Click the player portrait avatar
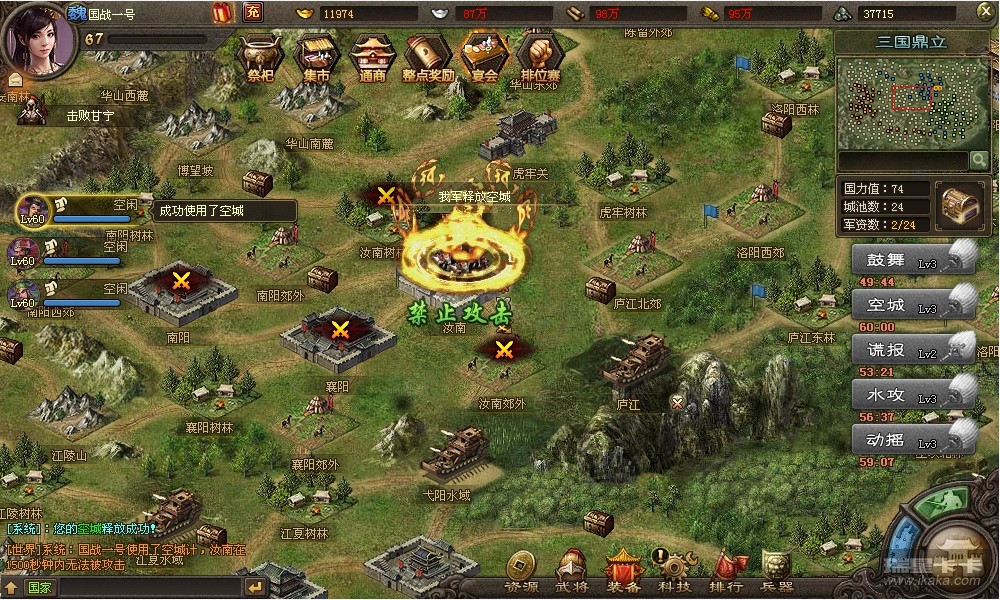This screenshot has width=1000, height=600. [x=40, y=38]
